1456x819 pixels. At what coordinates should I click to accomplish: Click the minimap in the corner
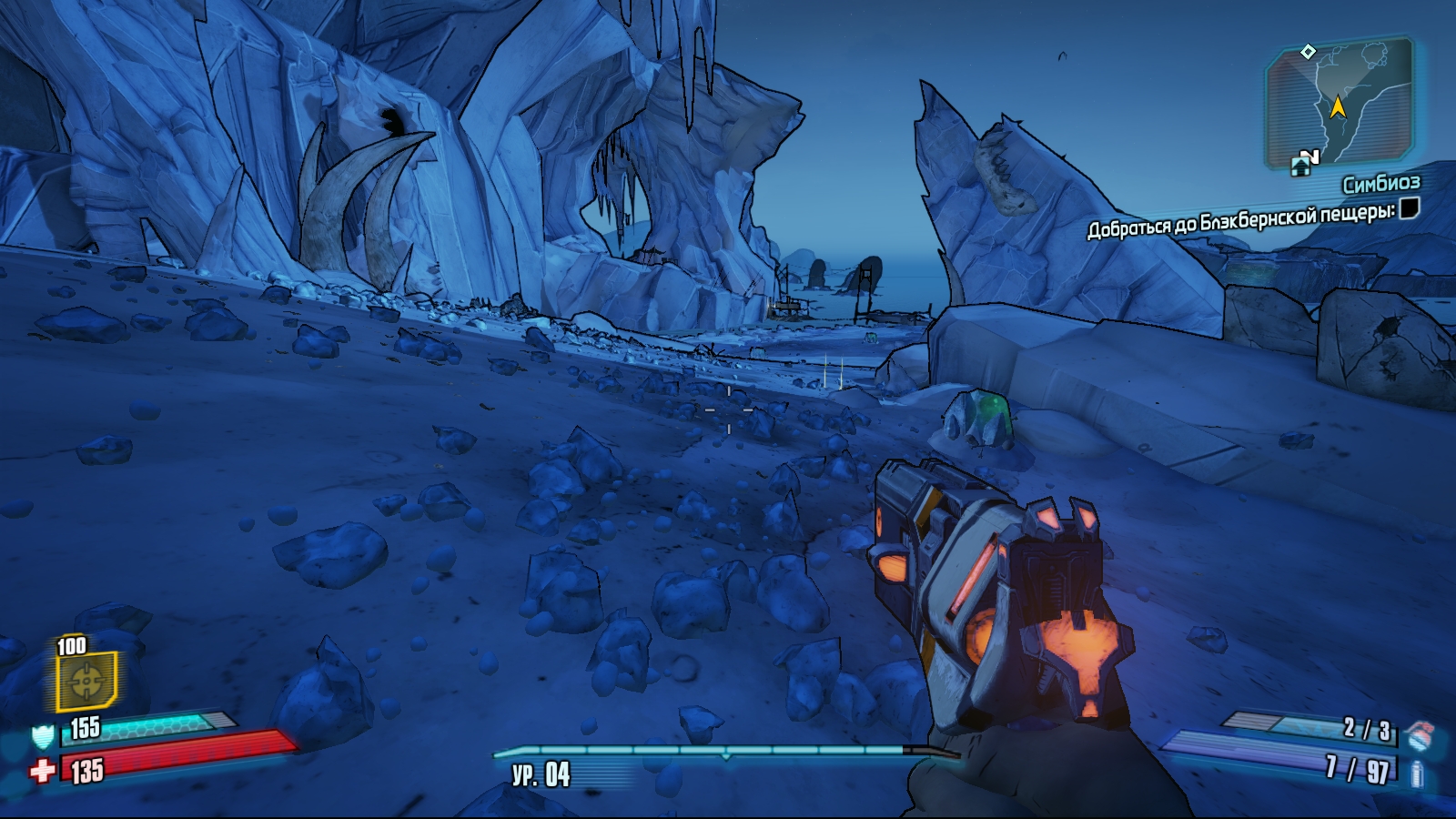(x=1340, y=102)
